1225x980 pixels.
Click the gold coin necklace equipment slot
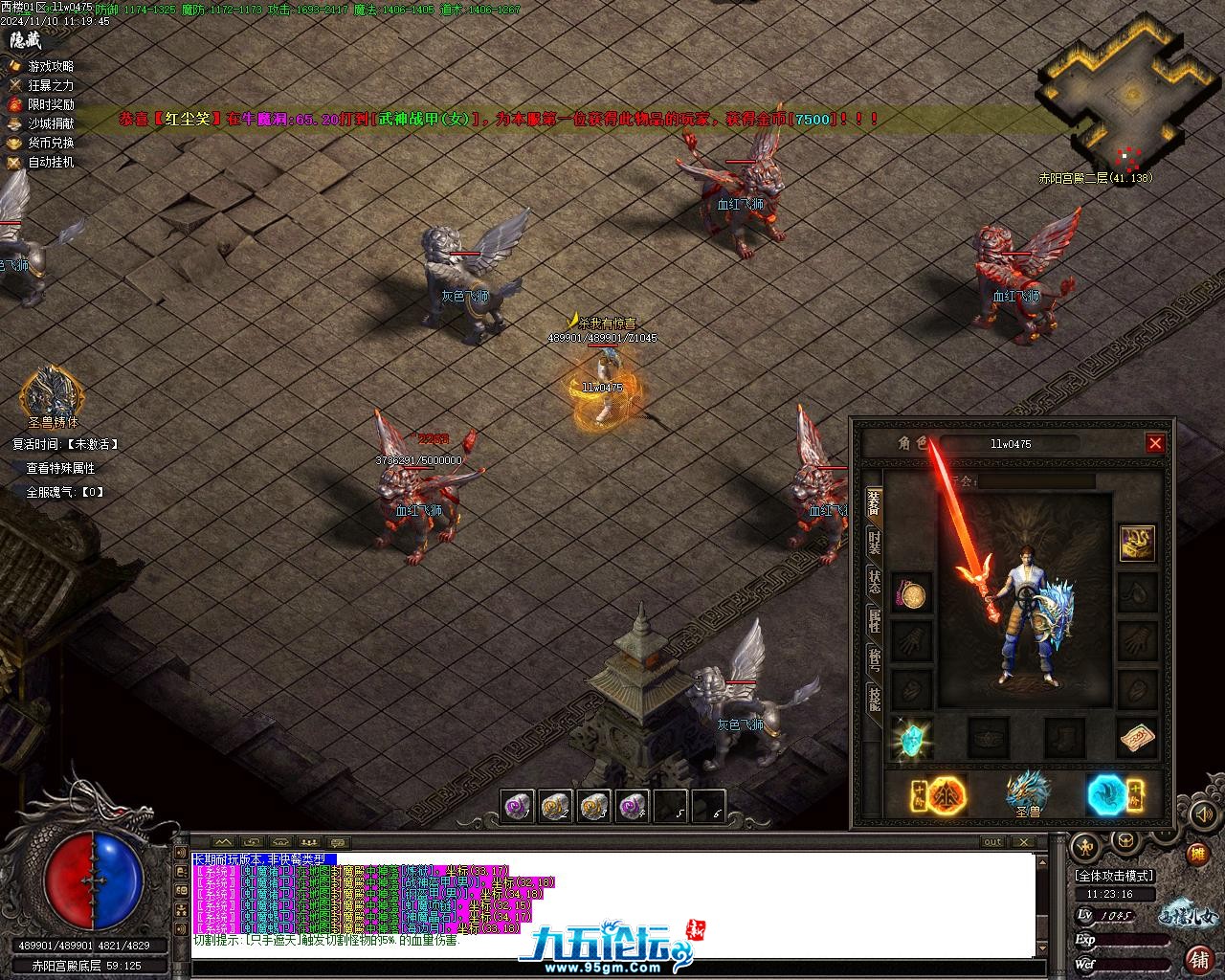tap(910, 594)
